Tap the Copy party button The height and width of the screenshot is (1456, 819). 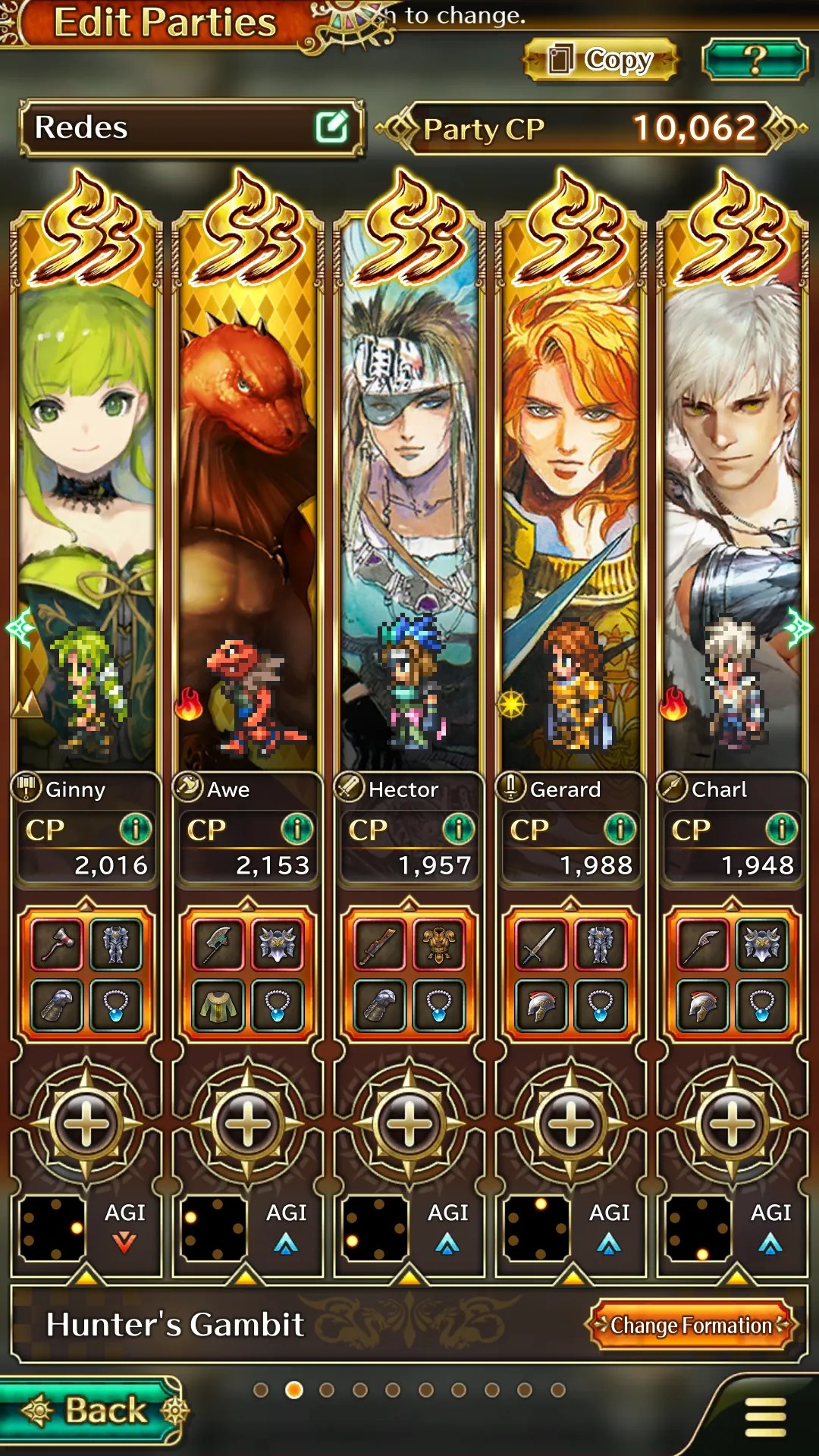pyautogui.click(x=601, y=60)
